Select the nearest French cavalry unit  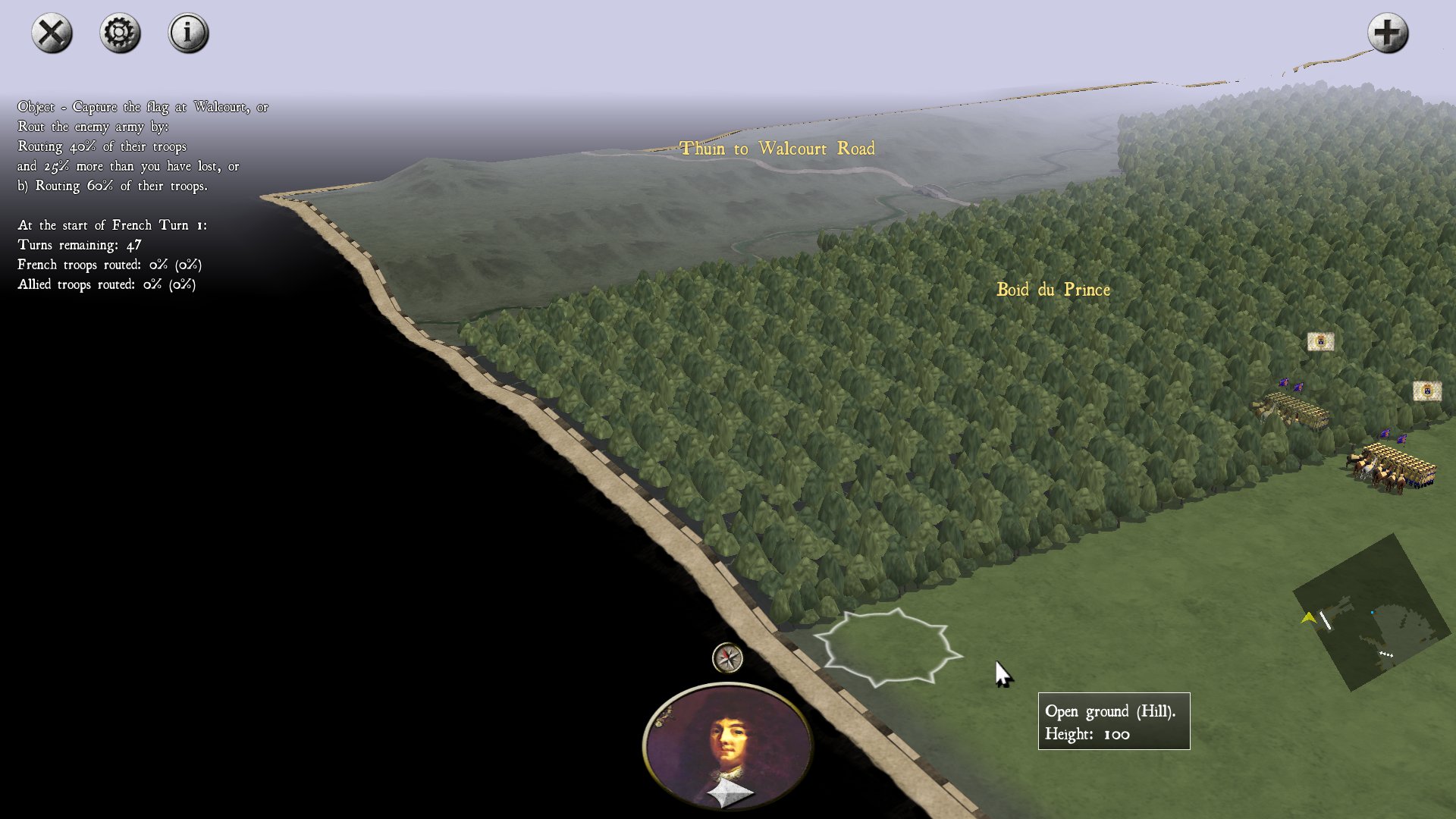1394,468
